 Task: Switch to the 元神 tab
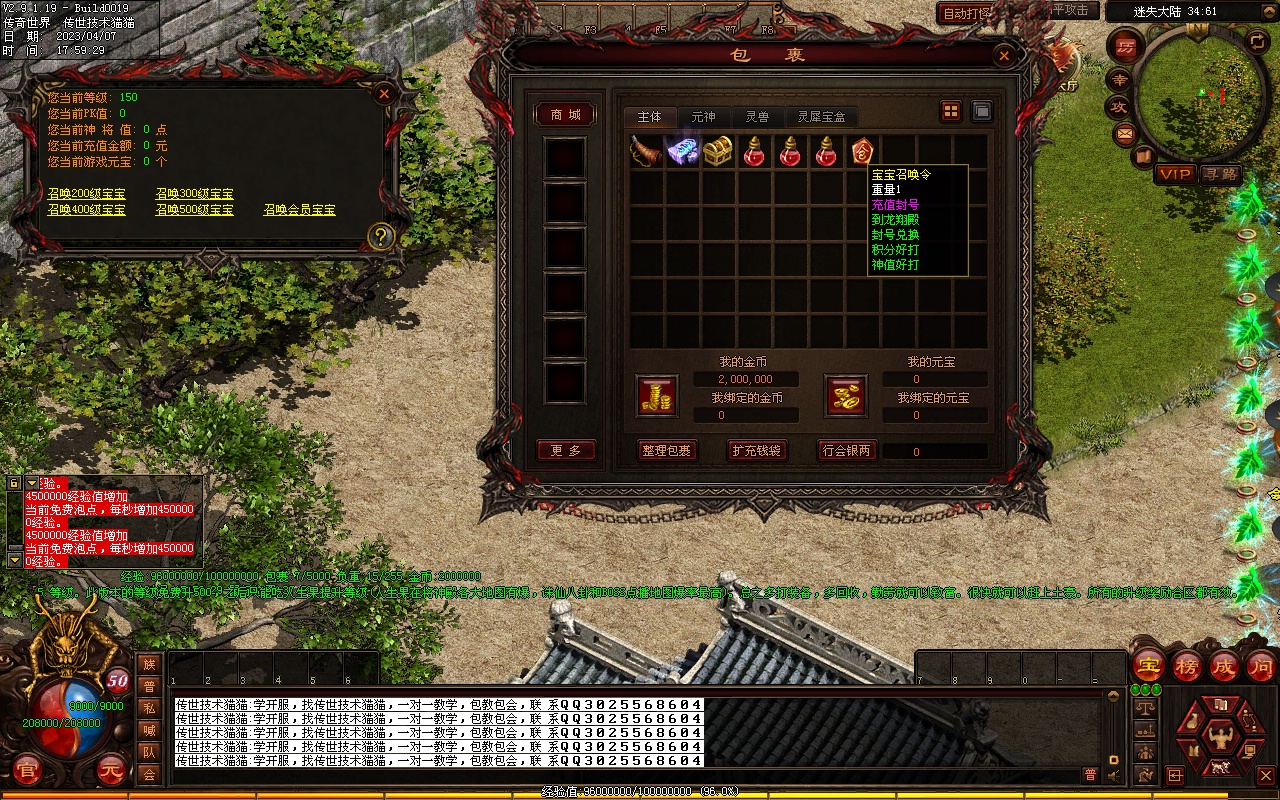pos(703,117)
